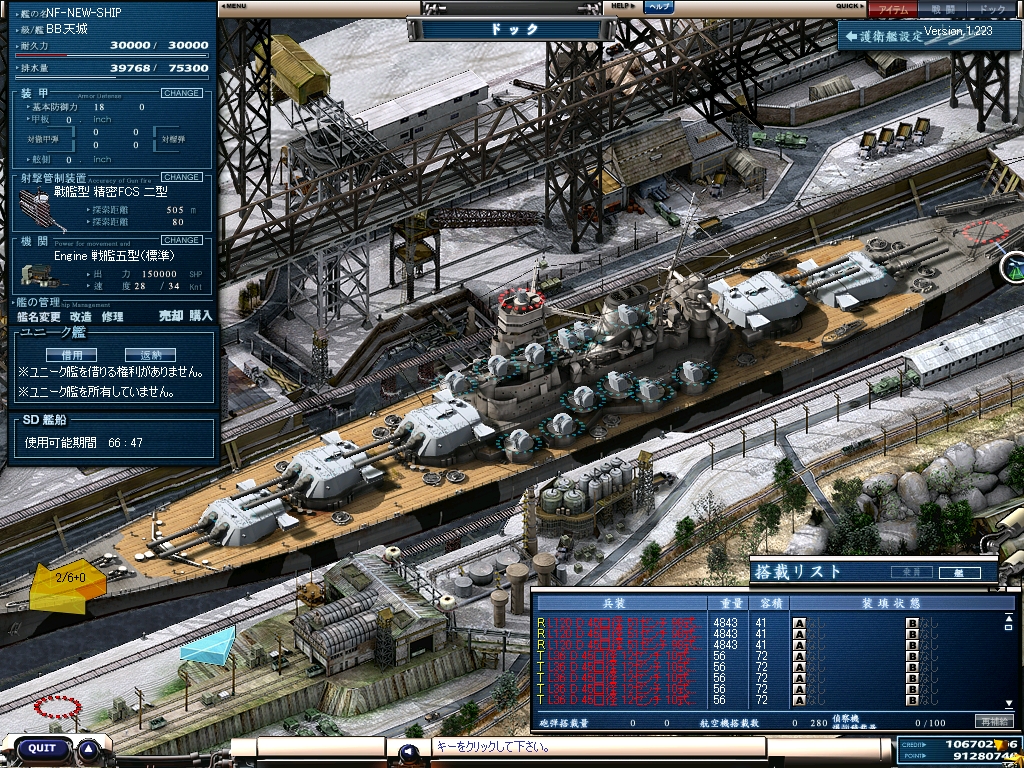Click CHANGE button for the engine
This screenshot has width=1024, height=768.
point(181,240)
